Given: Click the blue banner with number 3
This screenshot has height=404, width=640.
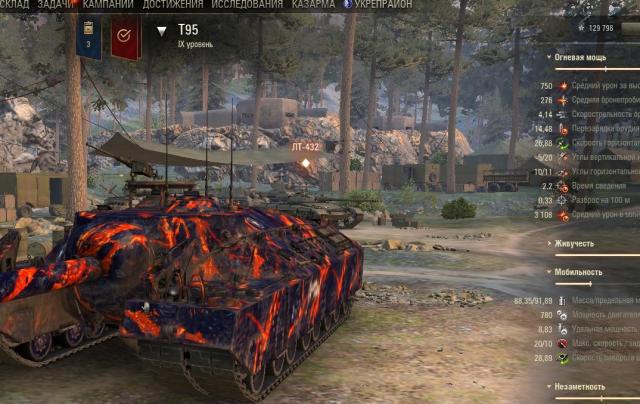Looking at the screenshot, I should tap(88, 36).
